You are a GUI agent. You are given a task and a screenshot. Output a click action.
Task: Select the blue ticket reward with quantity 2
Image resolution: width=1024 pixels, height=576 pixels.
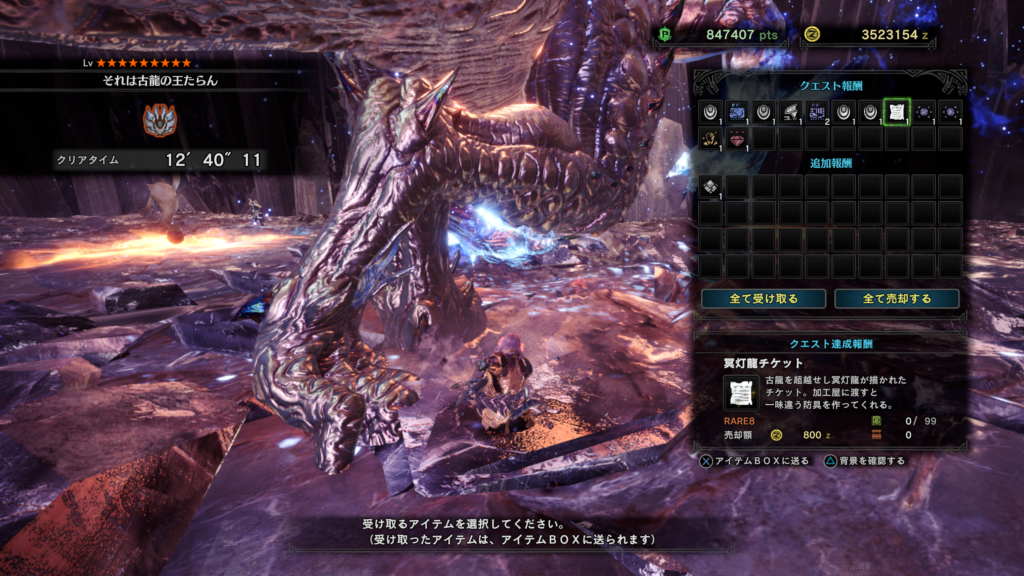coord(816,112)
